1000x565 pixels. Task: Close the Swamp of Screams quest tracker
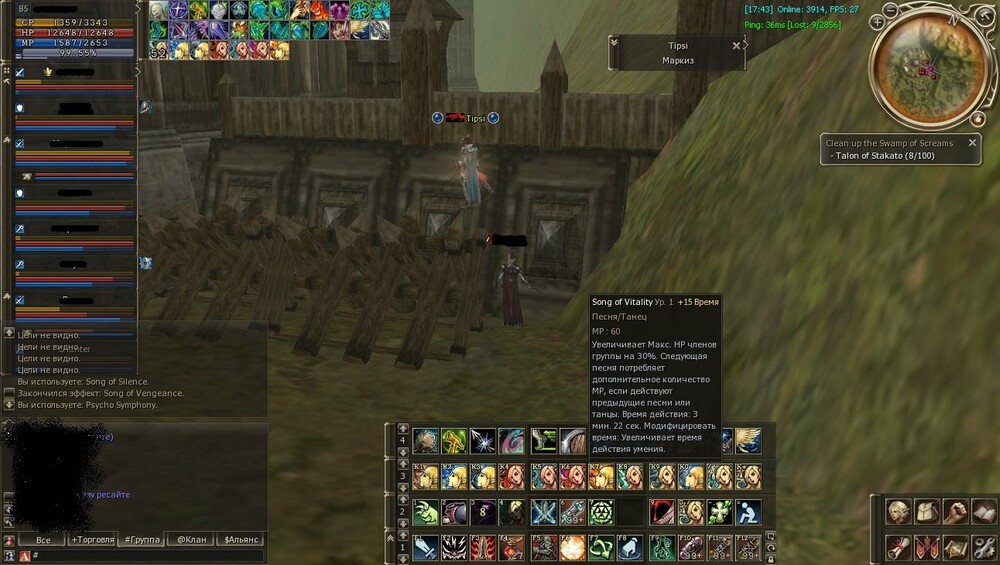971,143
